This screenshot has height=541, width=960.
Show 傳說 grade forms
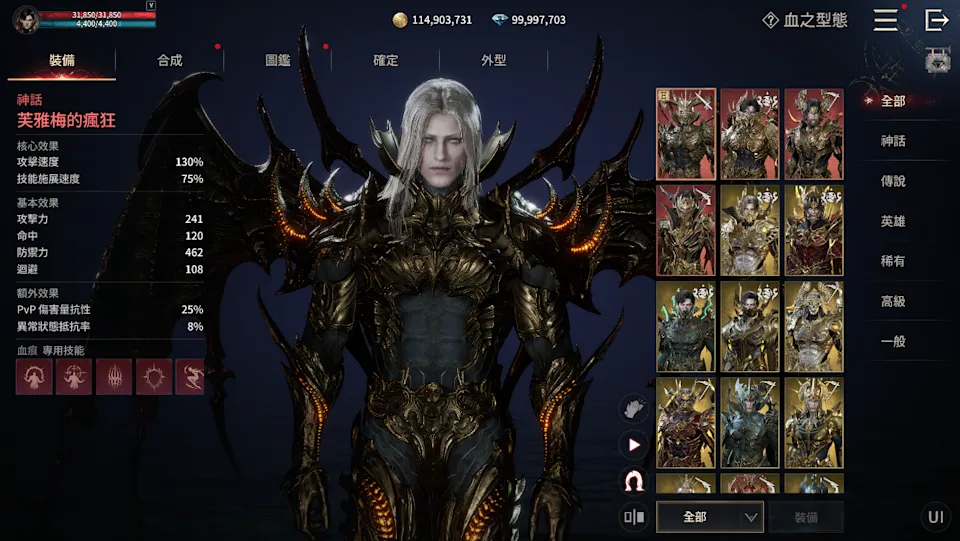click(893, 181)
